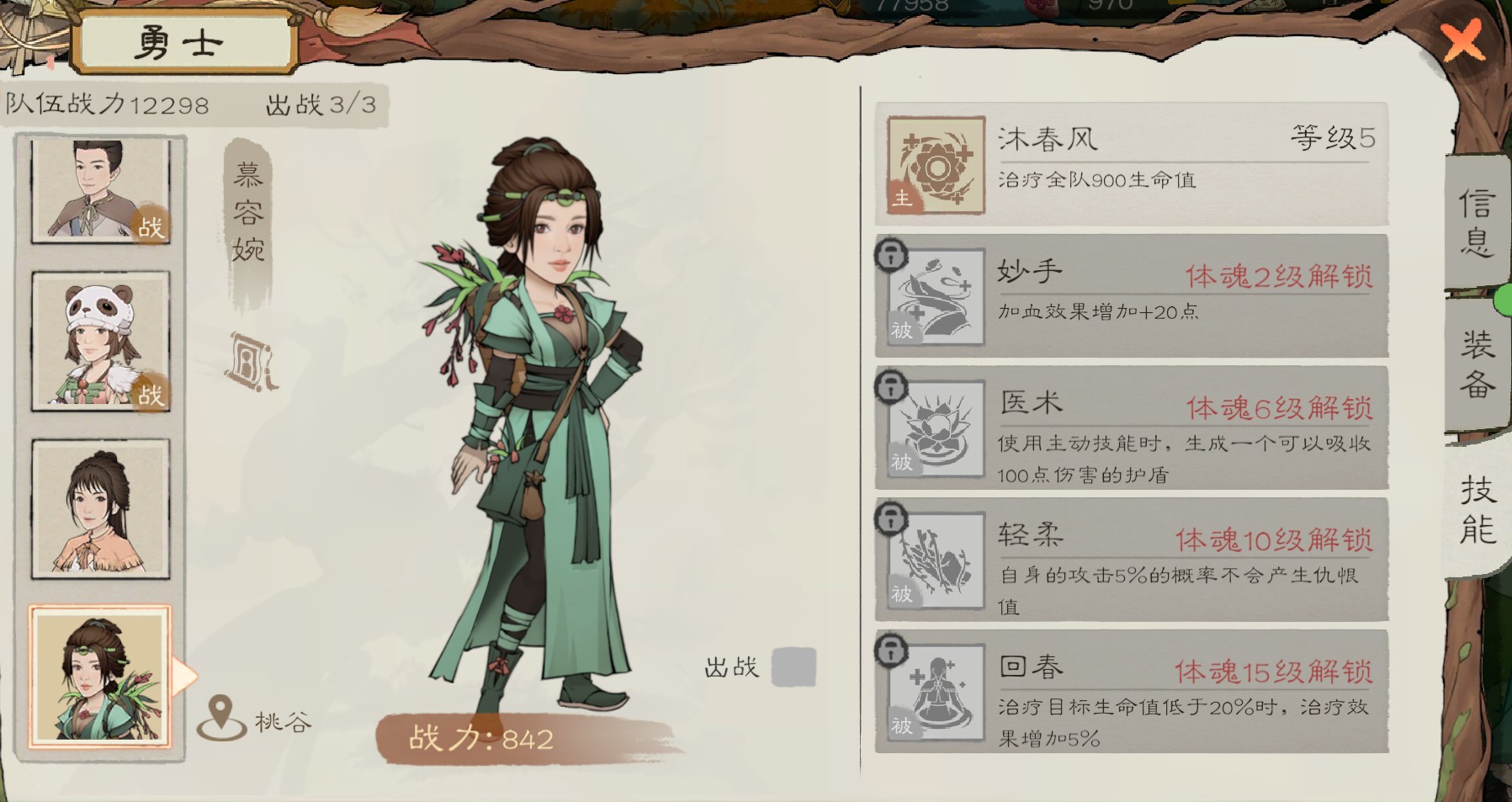This screenshot has height=802, width=1512.
Task: Click the location pin icon near 桃谷
Action: point(220,715)
